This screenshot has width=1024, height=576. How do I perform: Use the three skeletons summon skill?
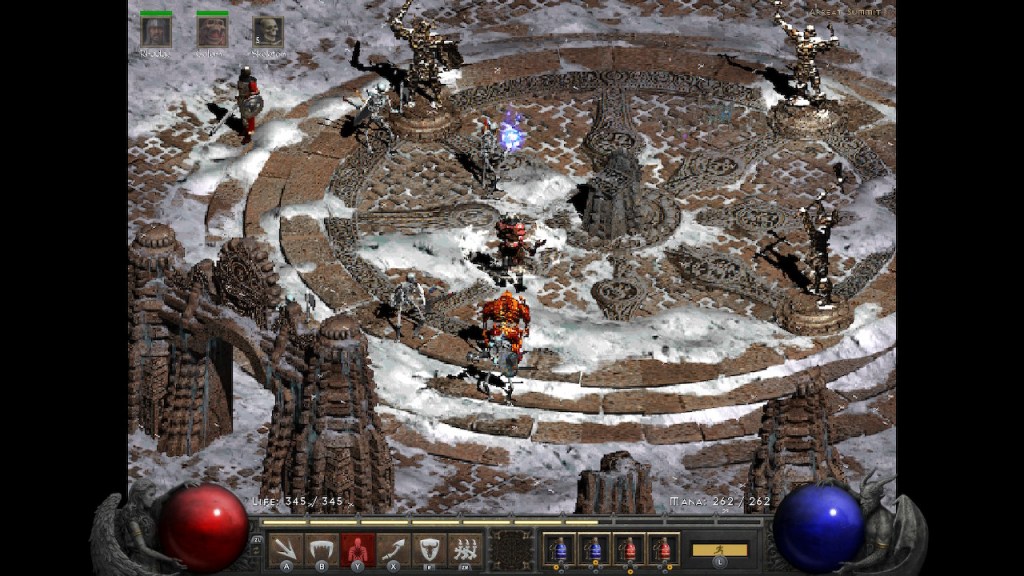466,549
